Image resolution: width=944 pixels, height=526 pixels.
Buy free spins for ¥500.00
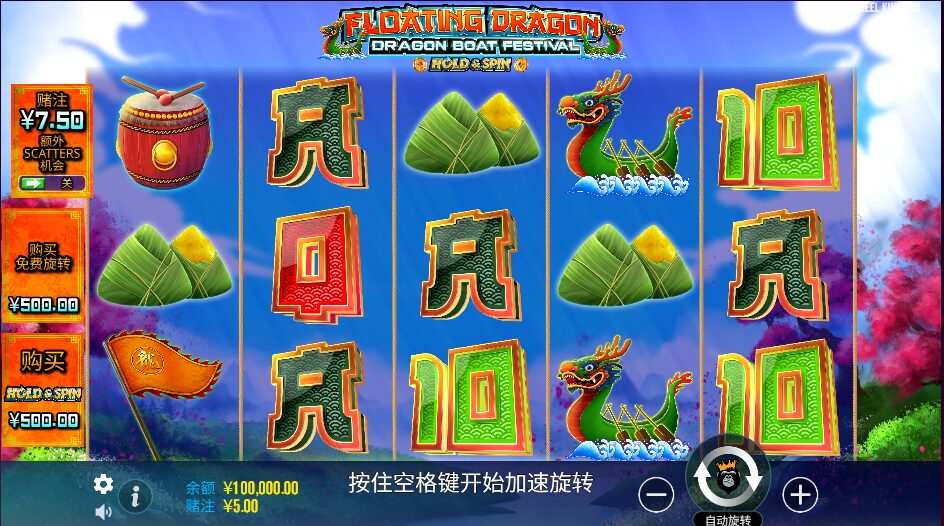(x=44, y=261)
